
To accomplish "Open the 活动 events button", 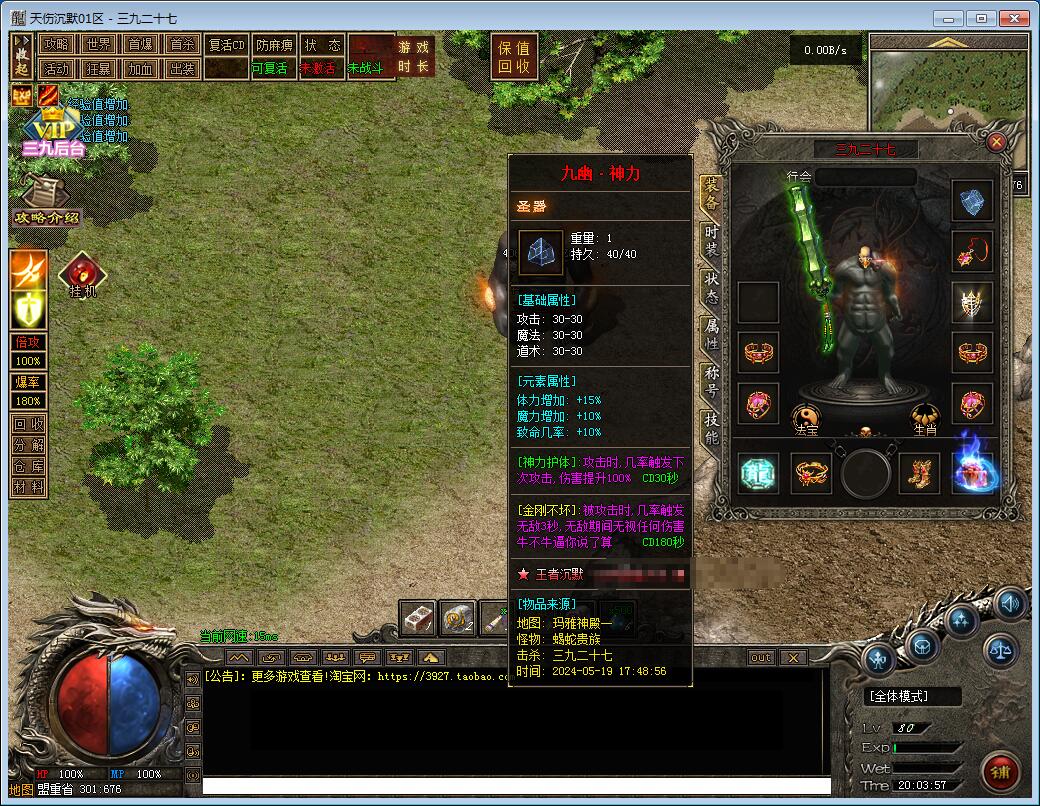I will tap(57, 69).
